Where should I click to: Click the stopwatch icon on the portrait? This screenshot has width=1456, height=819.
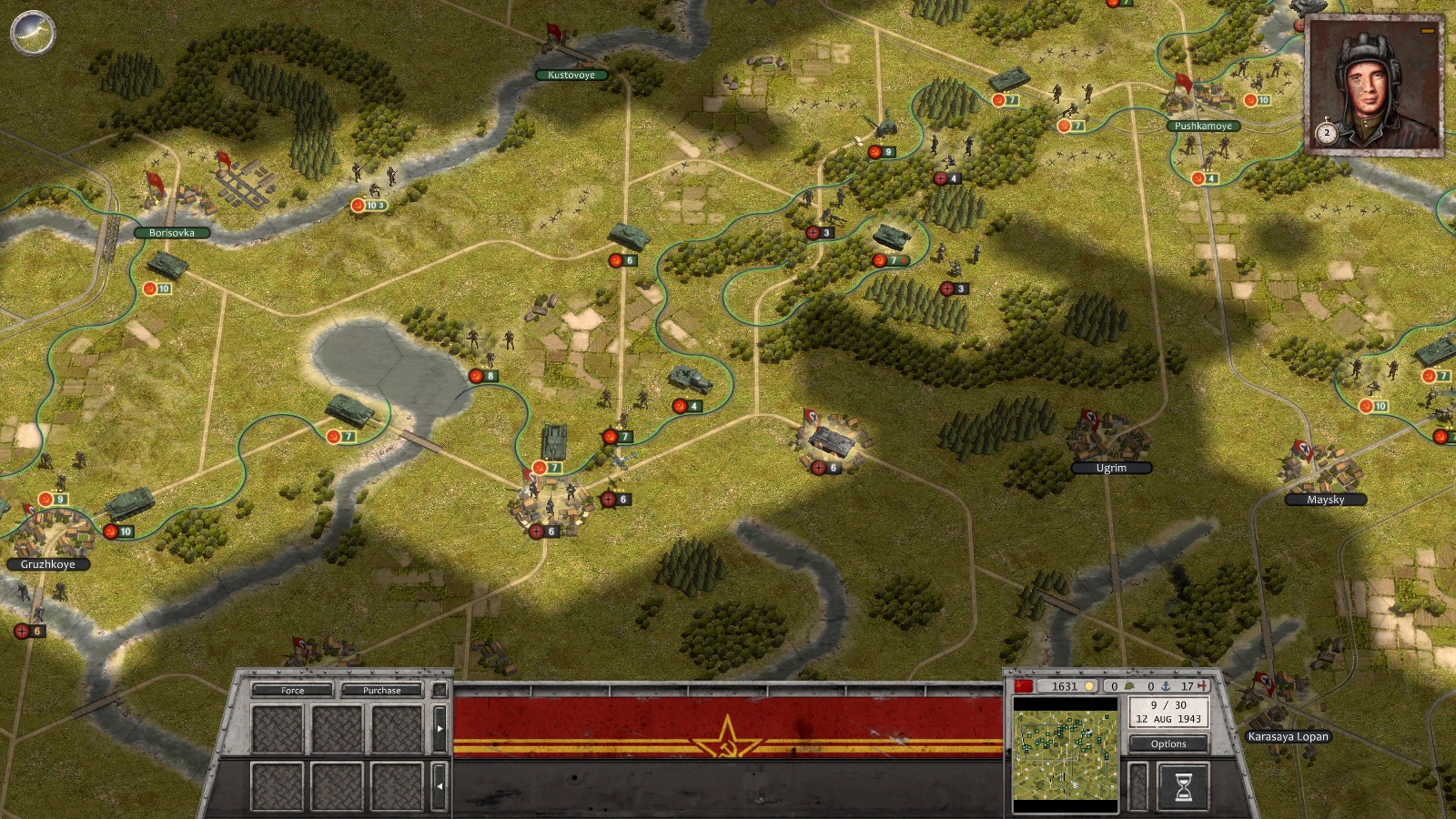point(1326,133)
